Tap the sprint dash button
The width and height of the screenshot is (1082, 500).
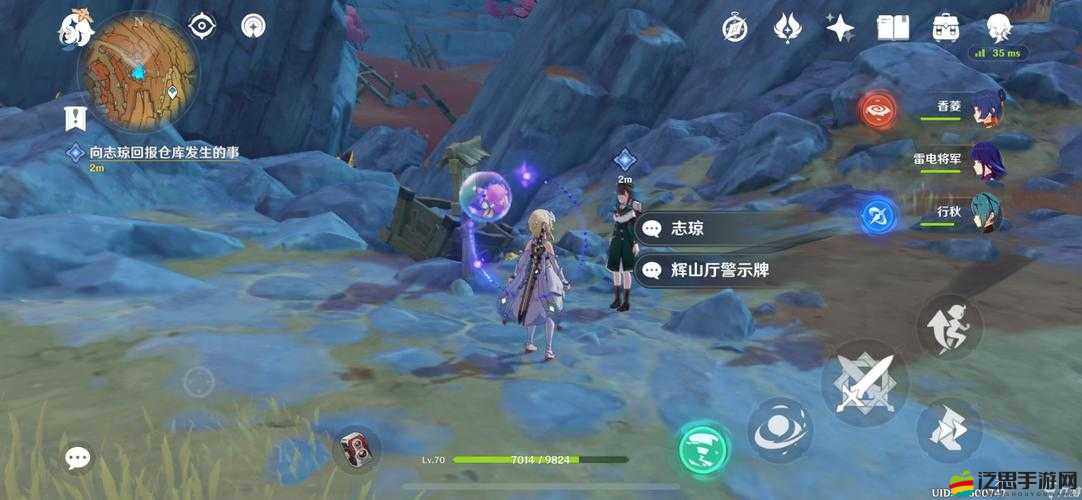coord(949,325)
